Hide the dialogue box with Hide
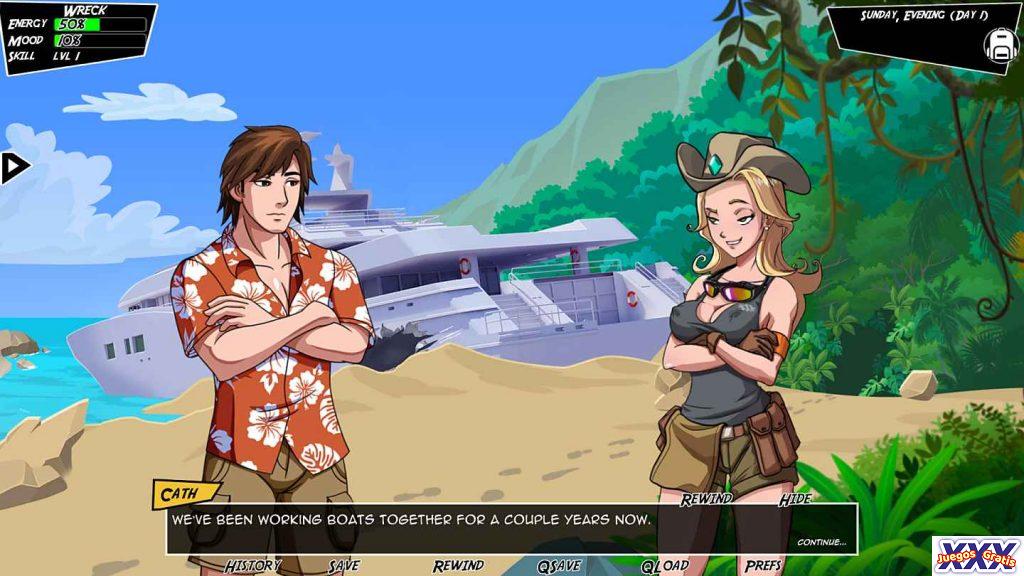This screenshot has width=1024, height=576. [795, 498]
